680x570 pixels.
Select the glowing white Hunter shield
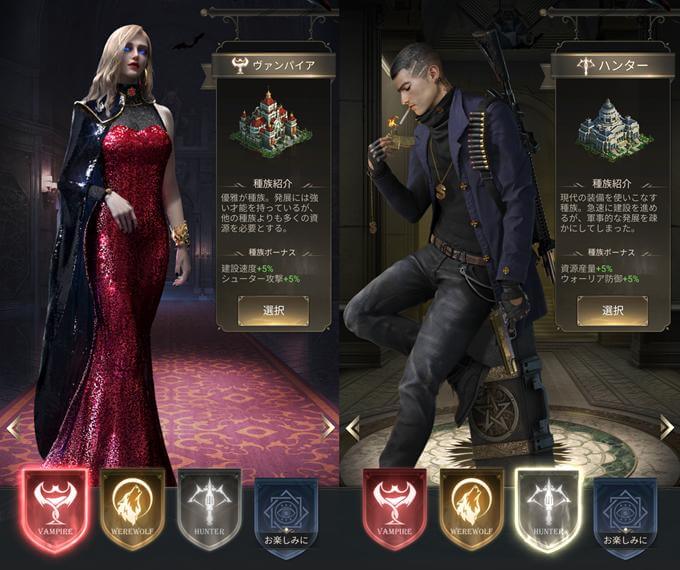point(548,509)
